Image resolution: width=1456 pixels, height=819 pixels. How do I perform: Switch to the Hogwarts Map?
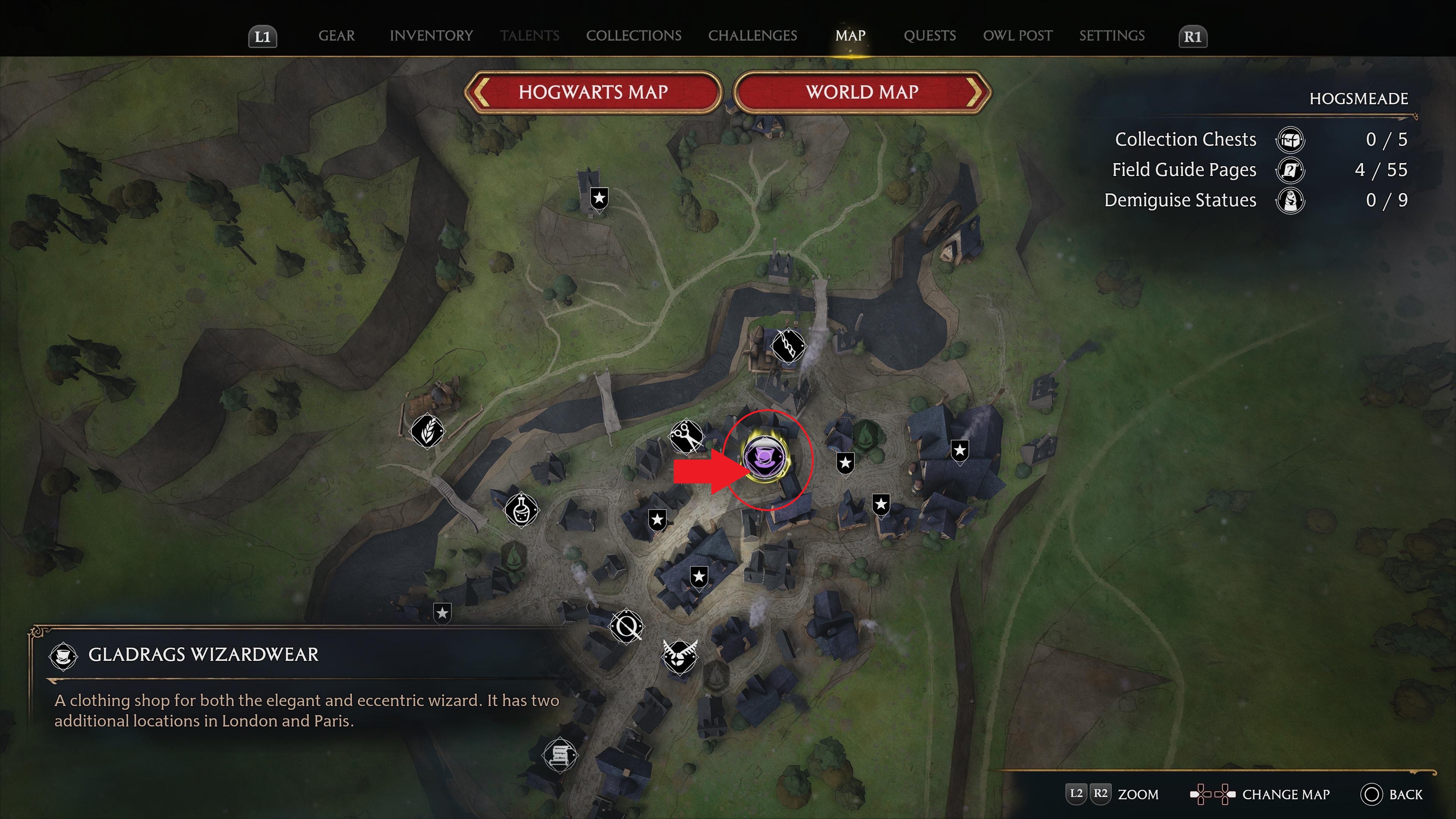coord(593,92)
